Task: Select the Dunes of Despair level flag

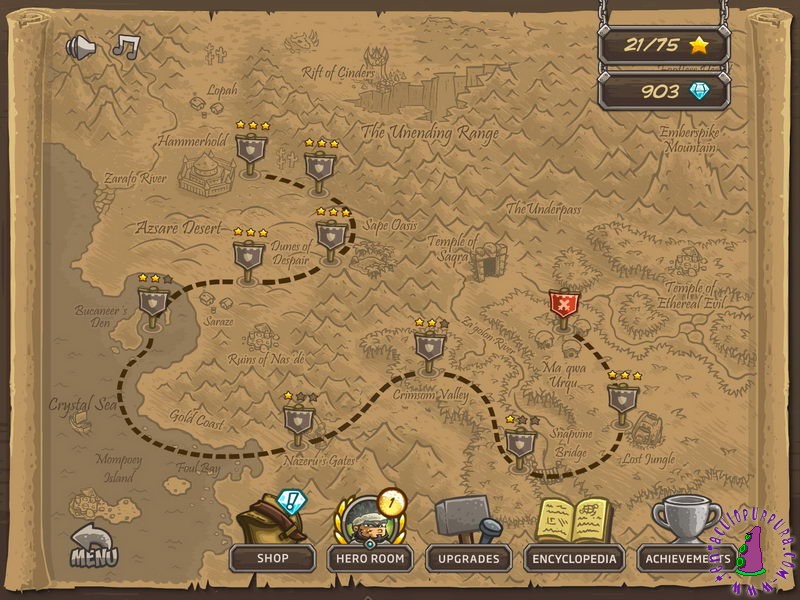Action: (249, 257)
